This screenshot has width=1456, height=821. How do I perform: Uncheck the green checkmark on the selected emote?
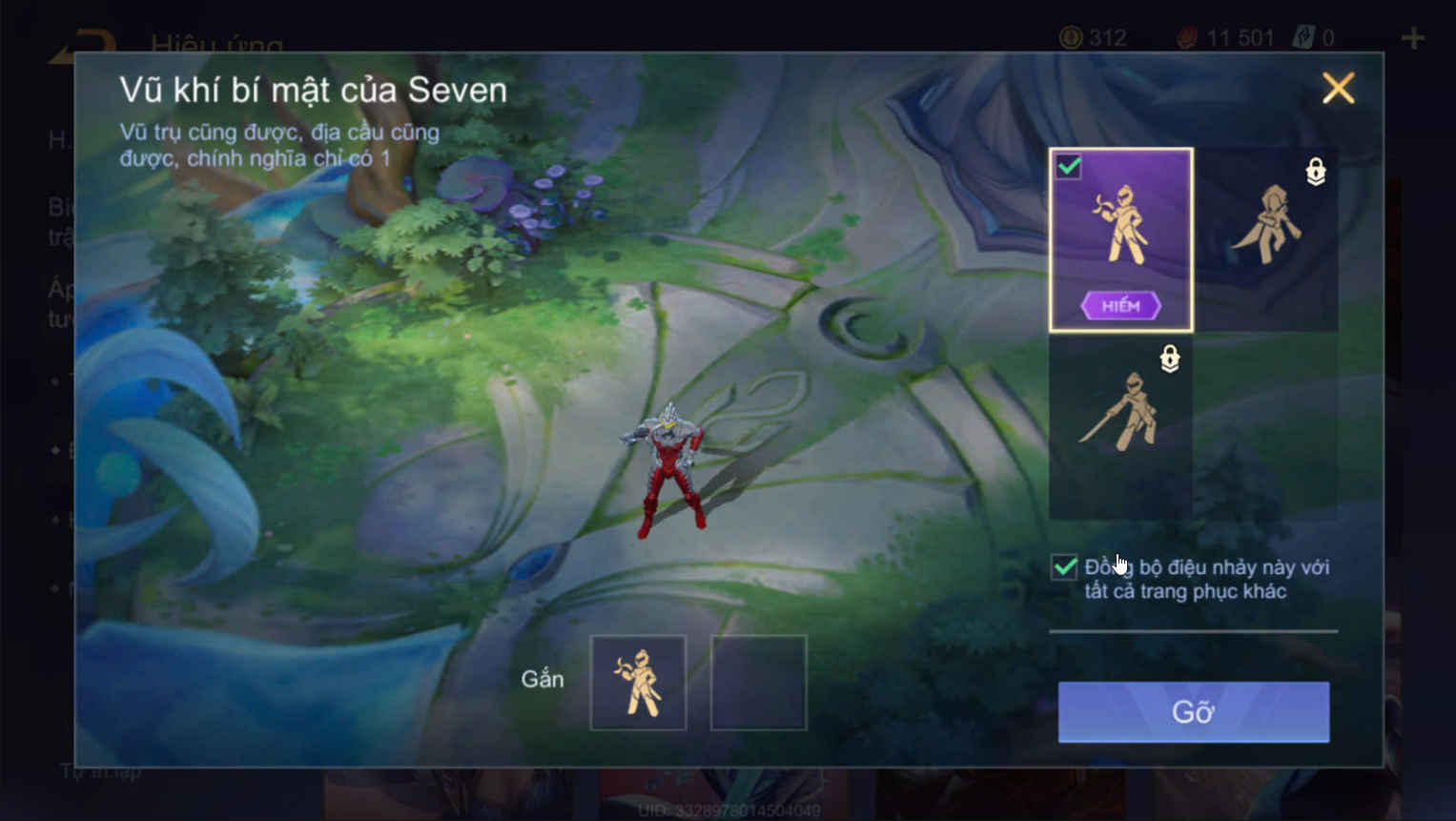(1069, 165)
